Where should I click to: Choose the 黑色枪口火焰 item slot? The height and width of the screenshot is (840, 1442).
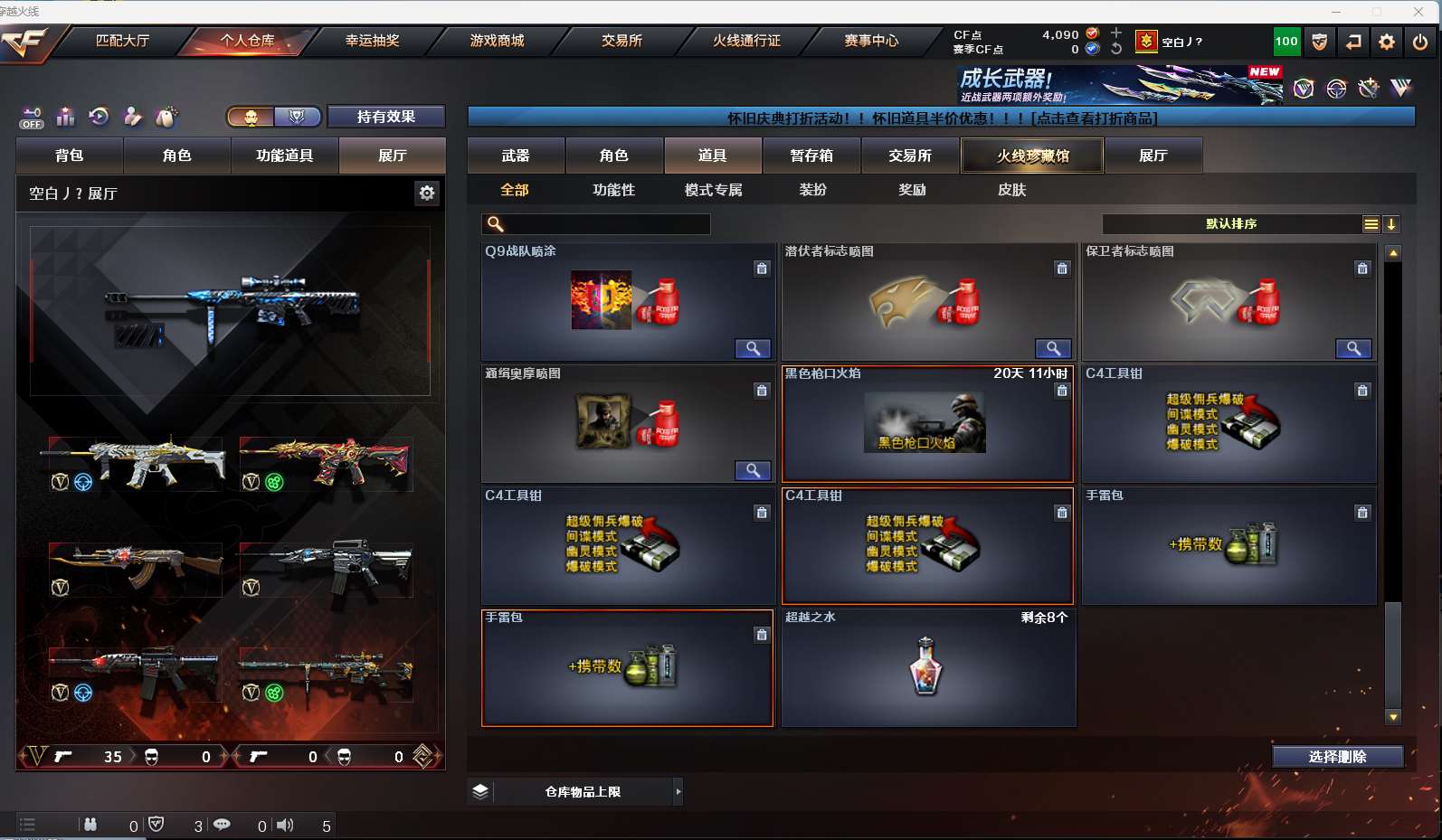(x=927, y=425)
